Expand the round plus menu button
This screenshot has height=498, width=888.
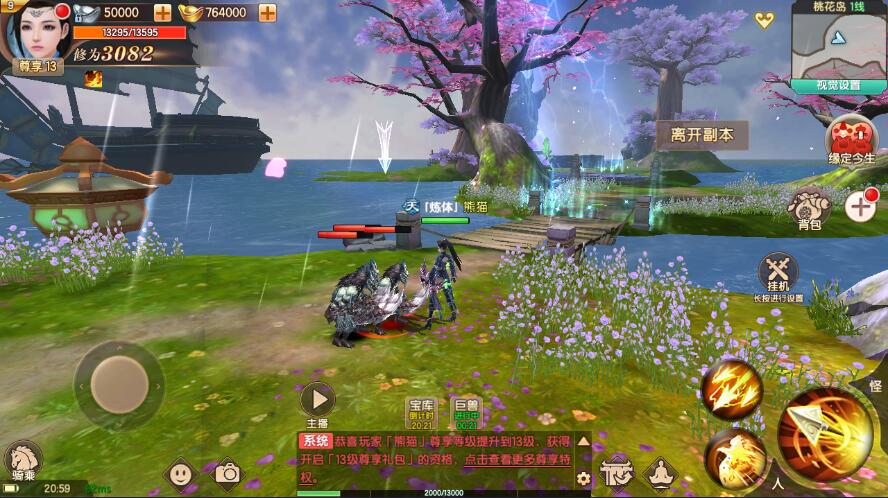861,207
